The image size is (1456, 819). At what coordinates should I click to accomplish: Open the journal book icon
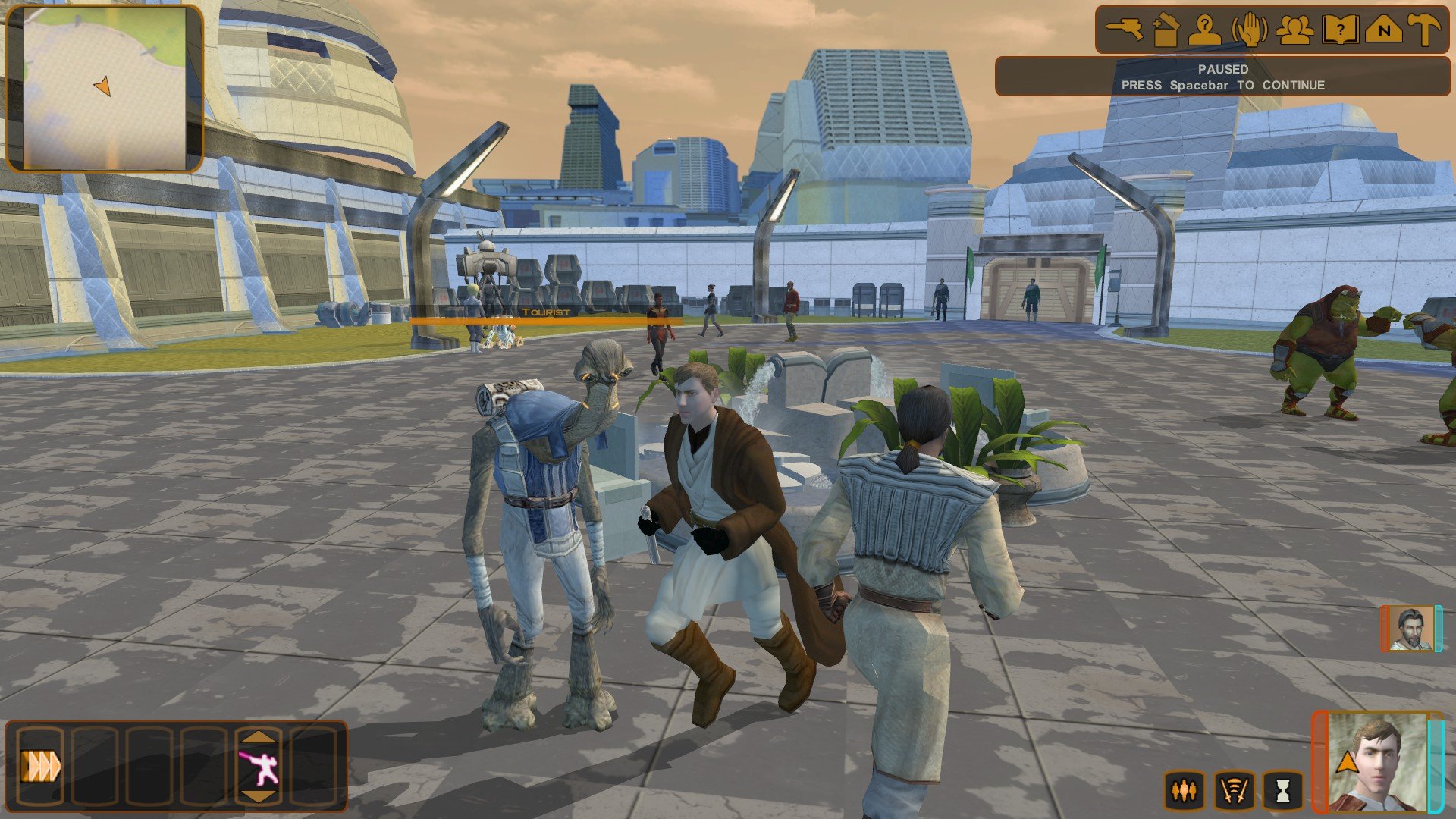coord(1339,30)
